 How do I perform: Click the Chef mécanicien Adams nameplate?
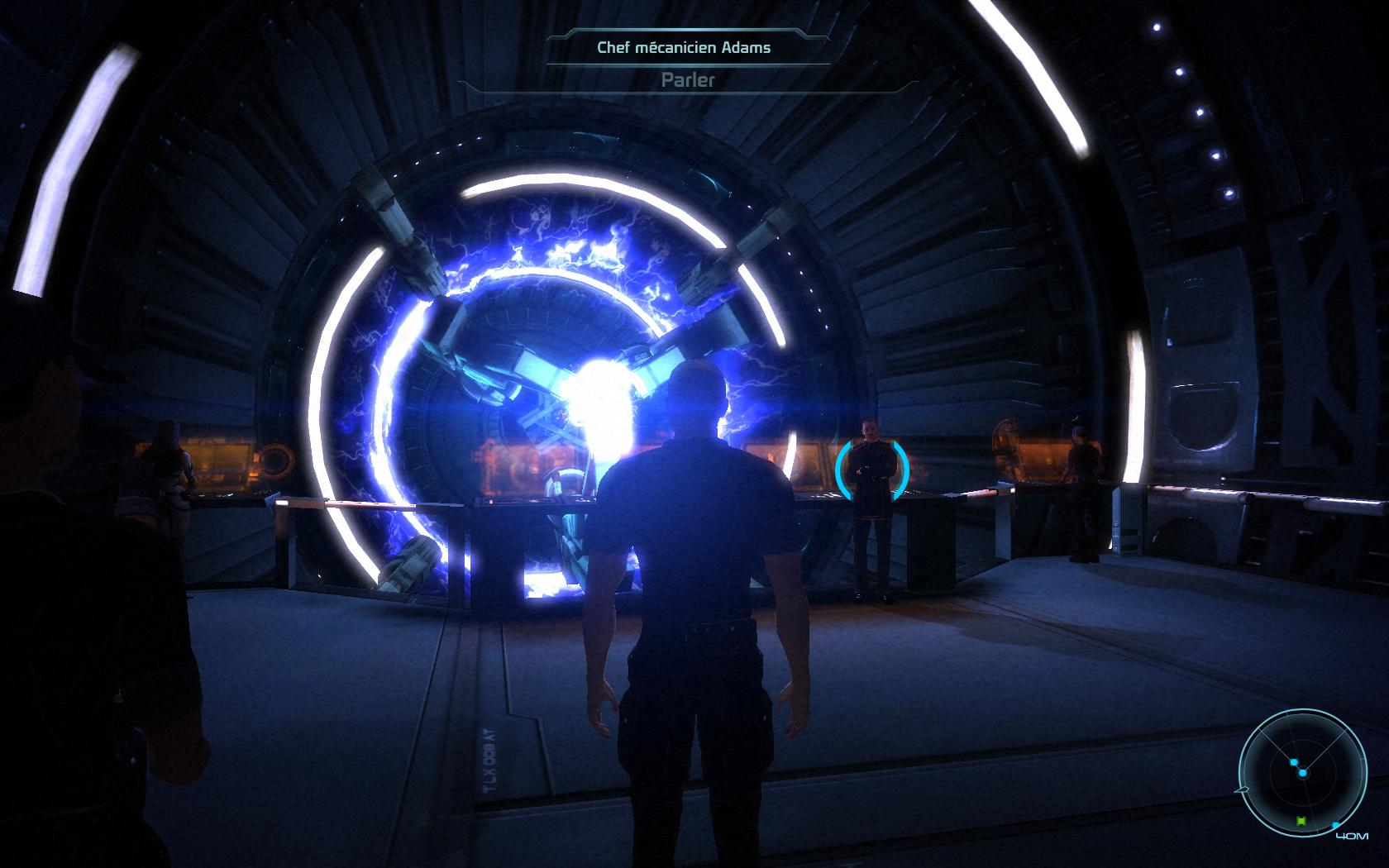tap(685, 47)
